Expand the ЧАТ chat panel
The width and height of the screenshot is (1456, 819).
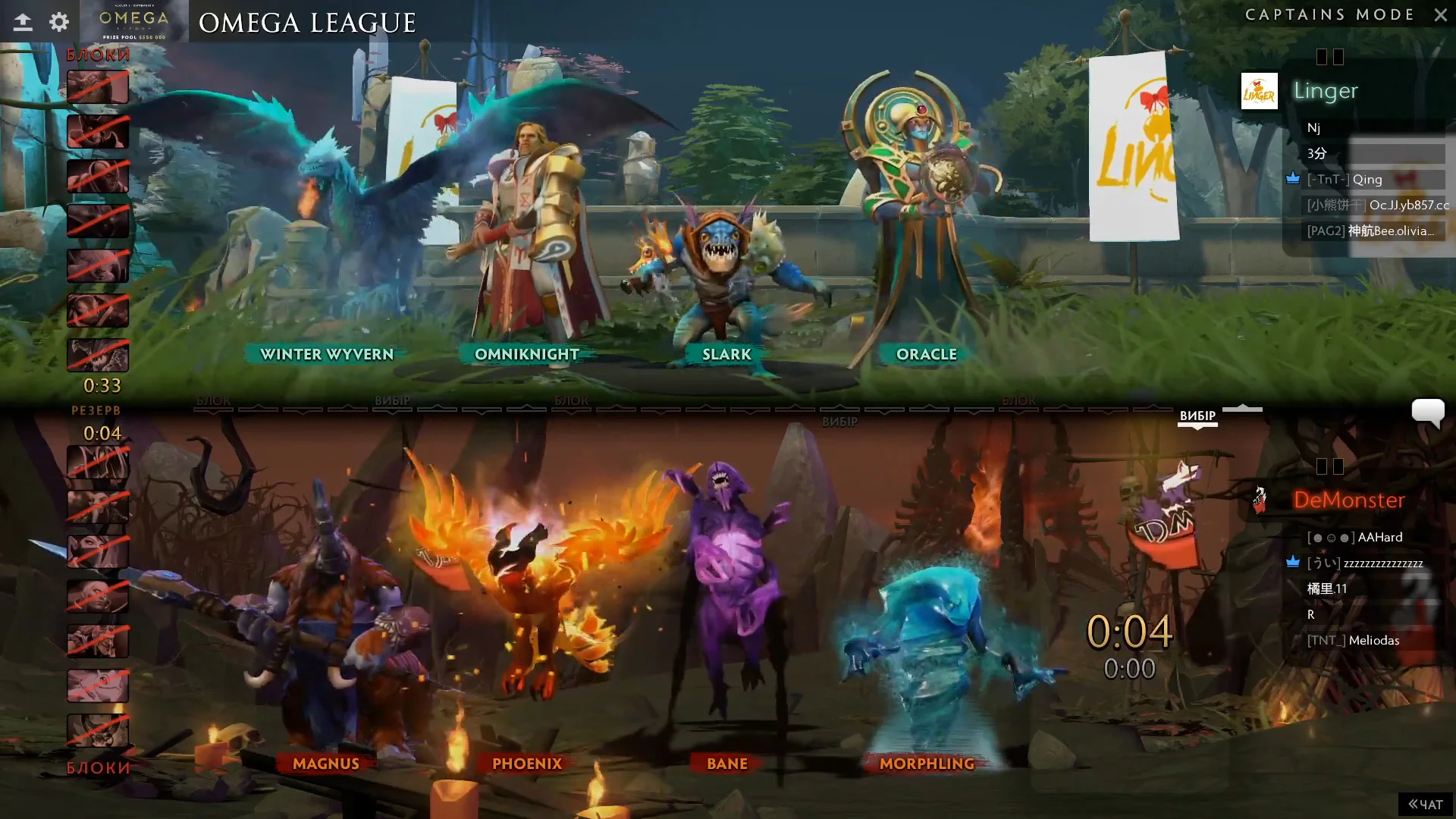coord(1425,804)
